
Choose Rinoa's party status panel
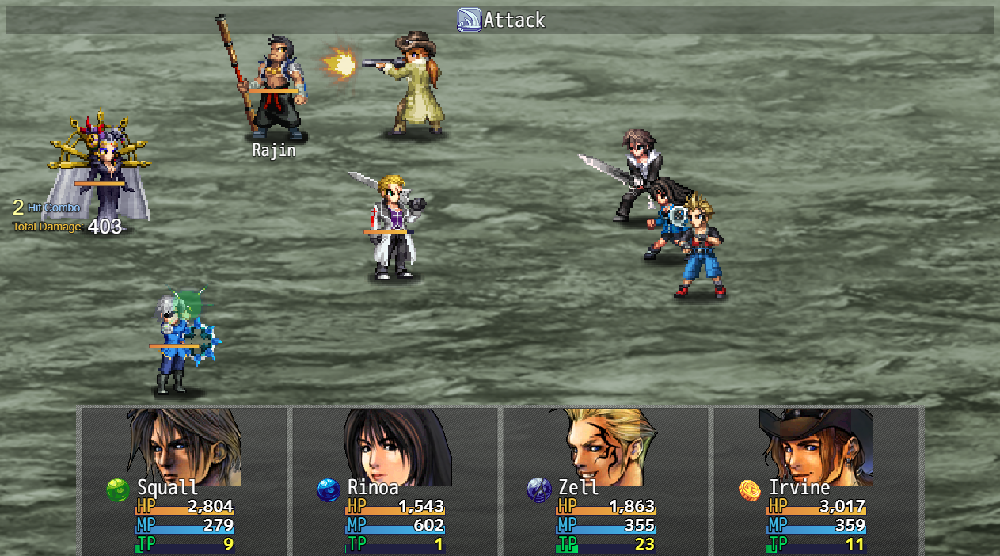(394, 481)
